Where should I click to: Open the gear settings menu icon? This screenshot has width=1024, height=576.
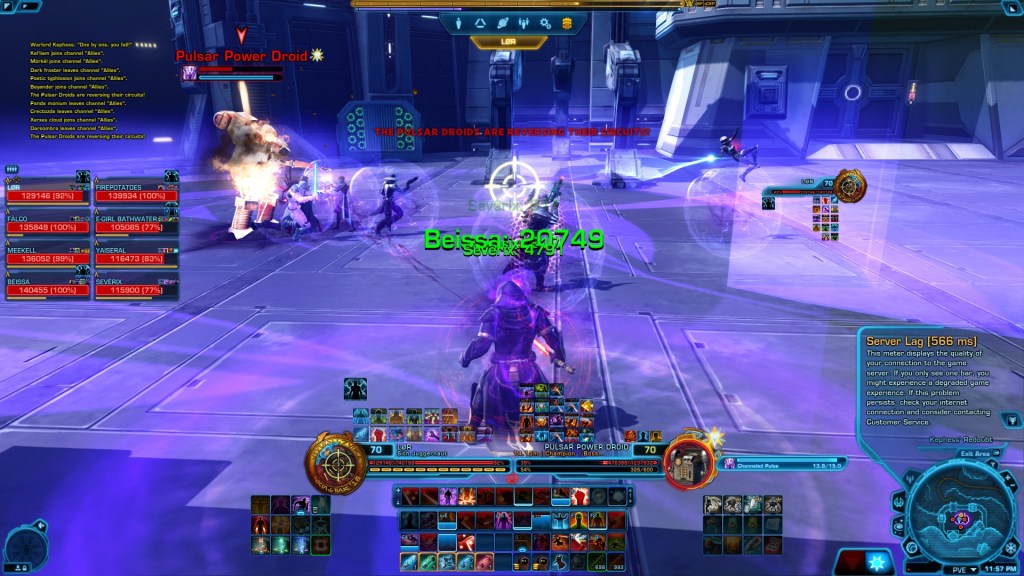pyautogui.click(x=545, y=23)
